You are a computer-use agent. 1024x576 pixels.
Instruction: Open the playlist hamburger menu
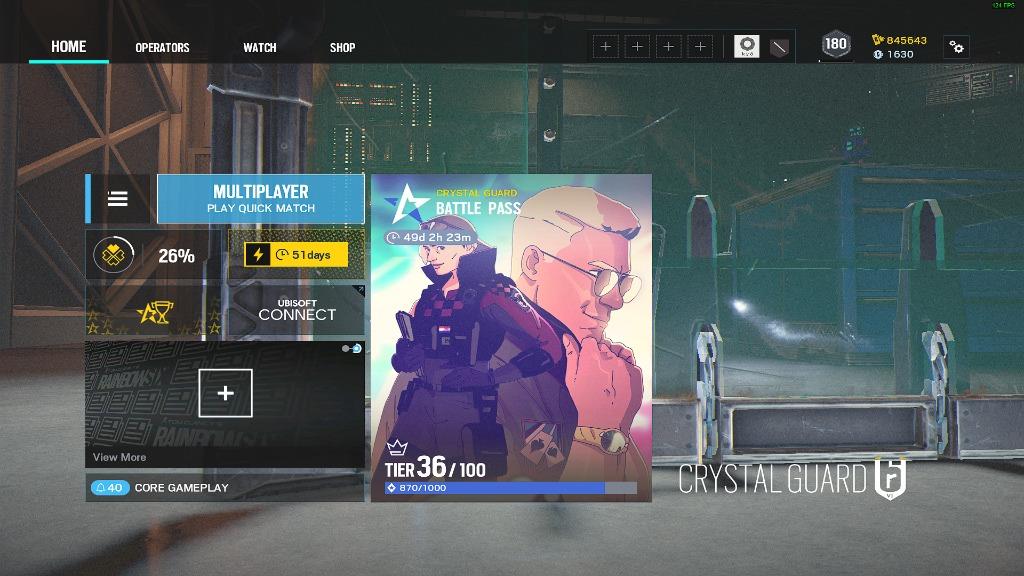click(118, 198)
